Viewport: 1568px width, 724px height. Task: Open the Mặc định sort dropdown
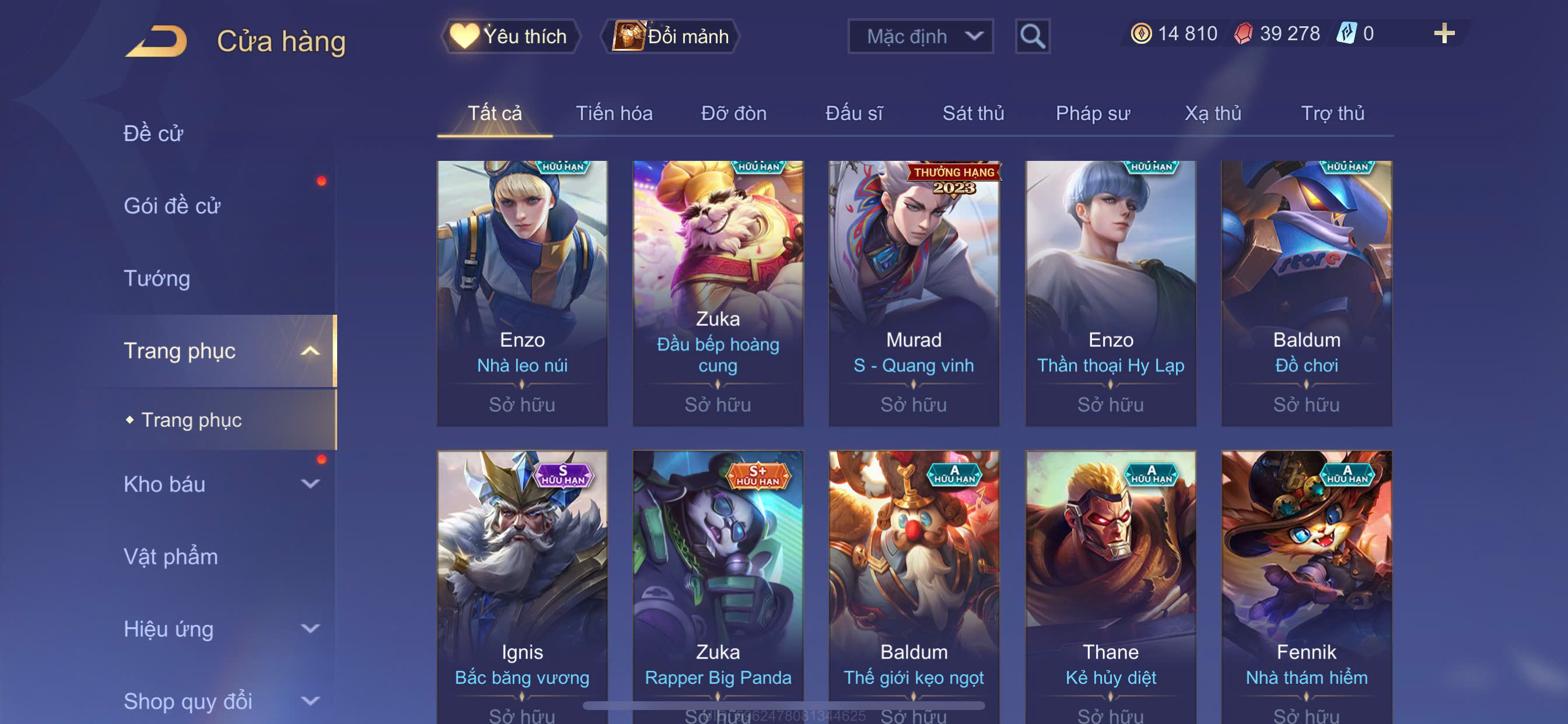[x=920, y=37]
